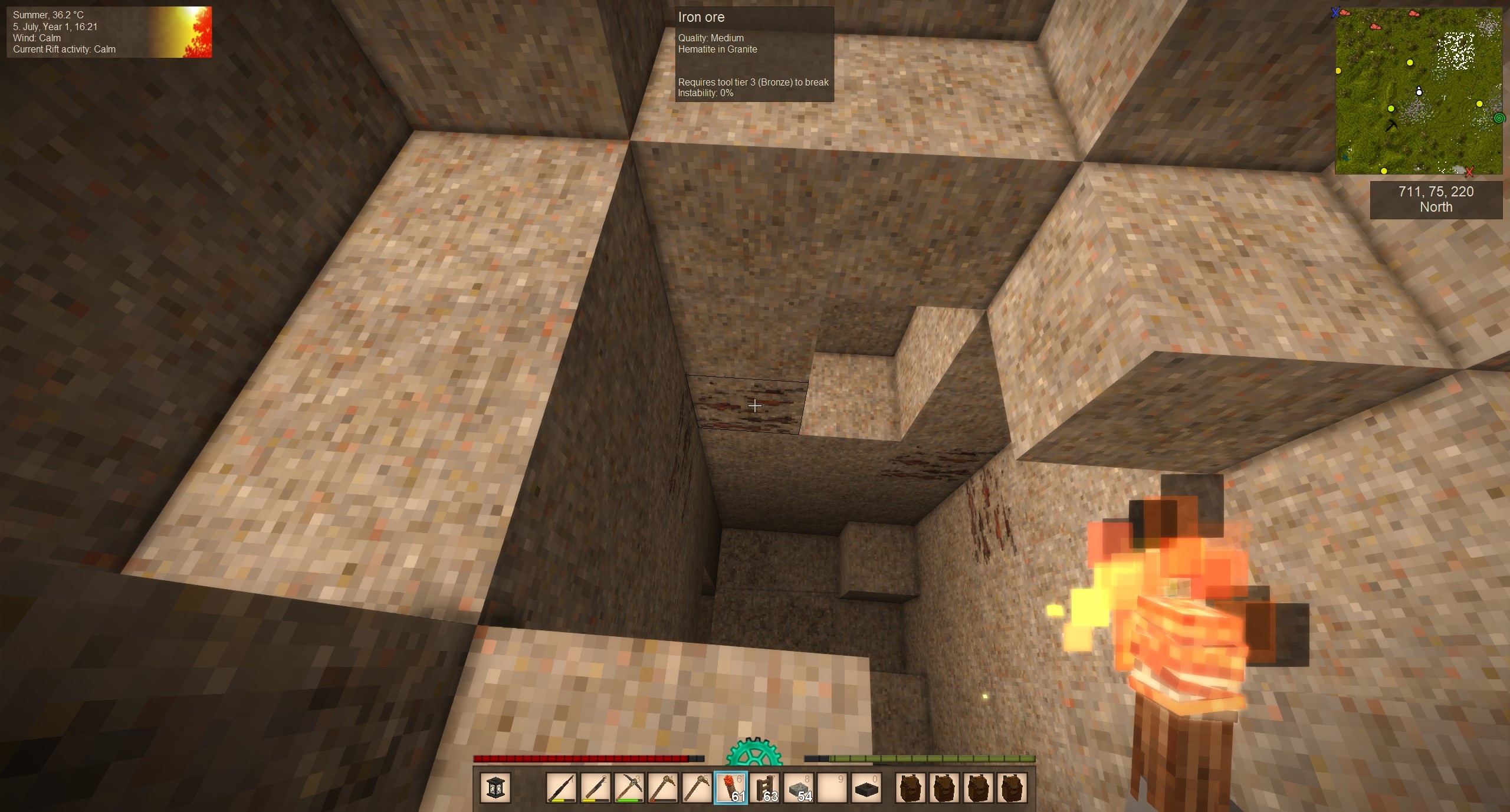Click the blue X waypoint on minimap
This screenshot has height=812, width=1510.
(x=1336, y=12)
